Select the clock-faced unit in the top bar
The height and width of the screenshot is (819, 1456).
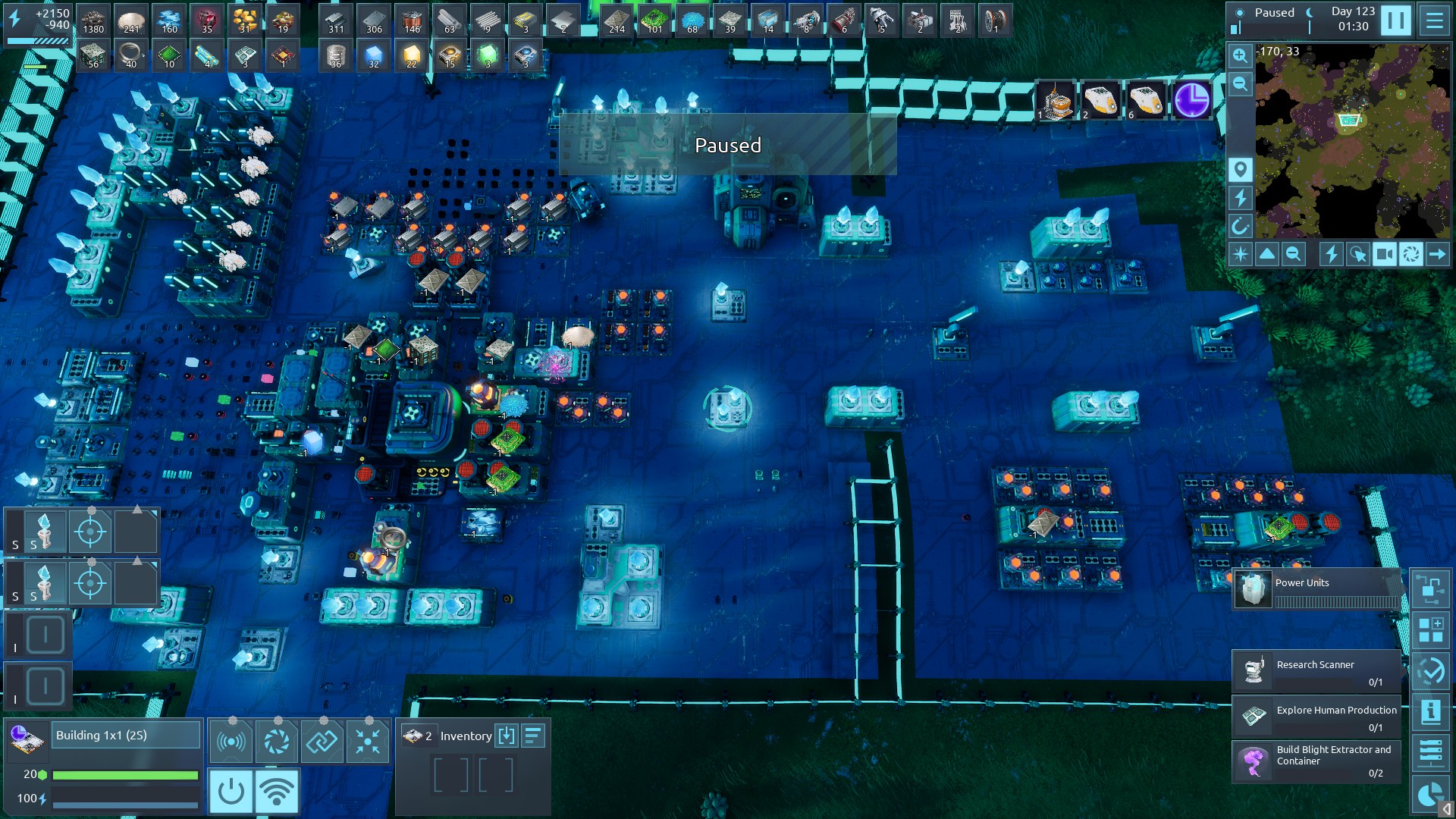1191,101
